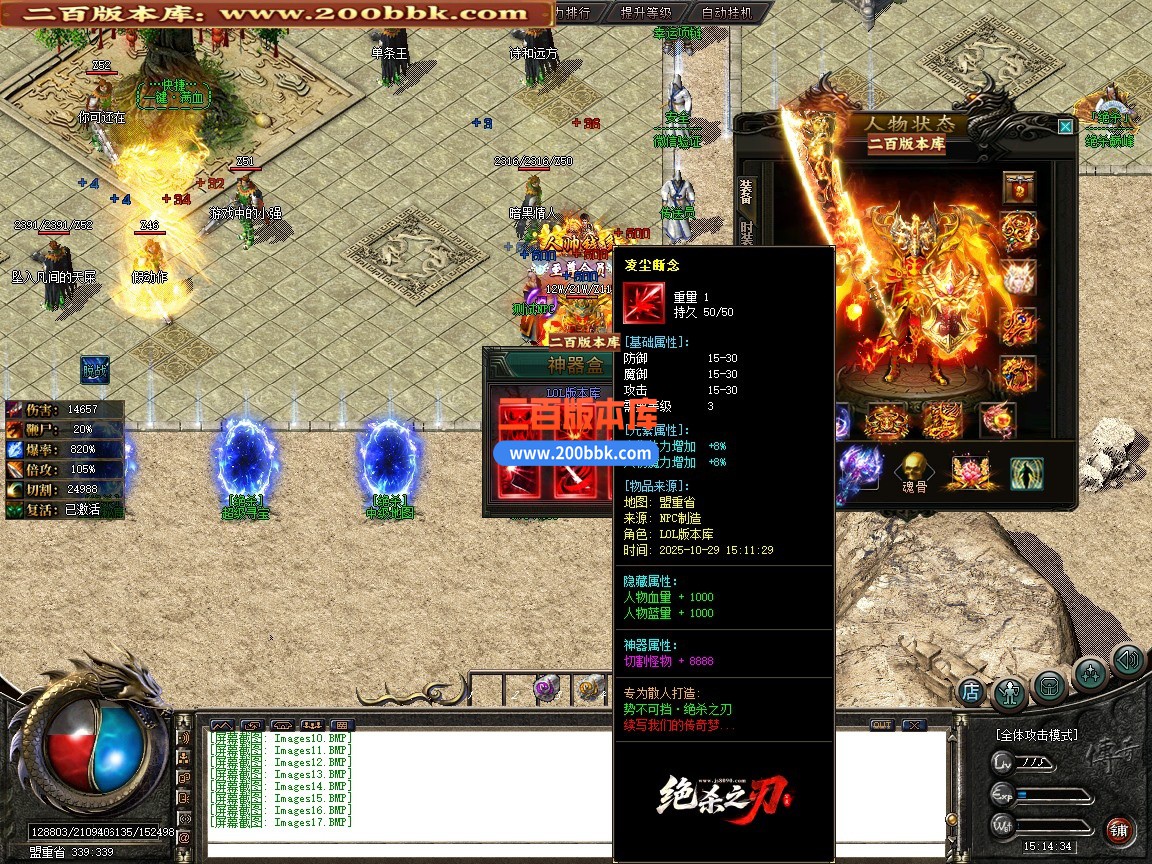Activate the 自动挂机 auto-battle button

pos(727,13)
